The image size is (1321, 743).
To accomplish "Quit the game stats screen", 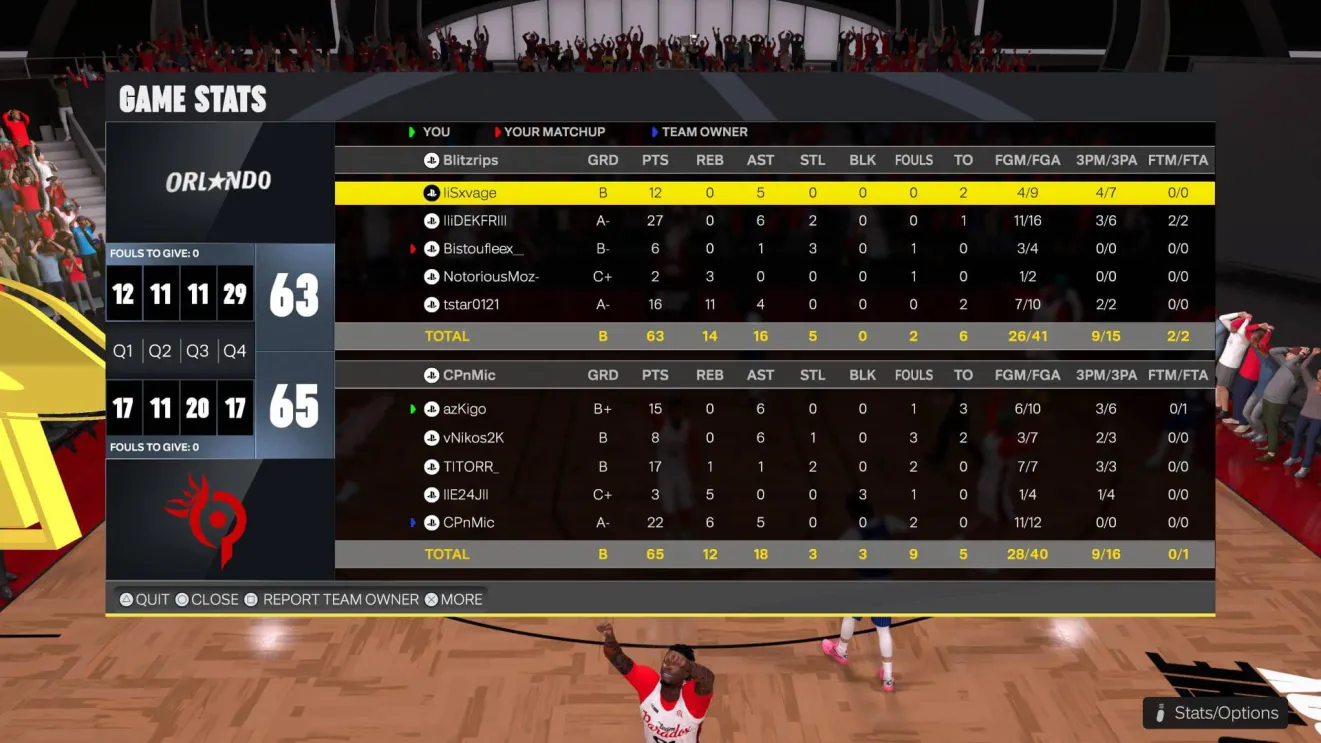I will coord(144,600).
